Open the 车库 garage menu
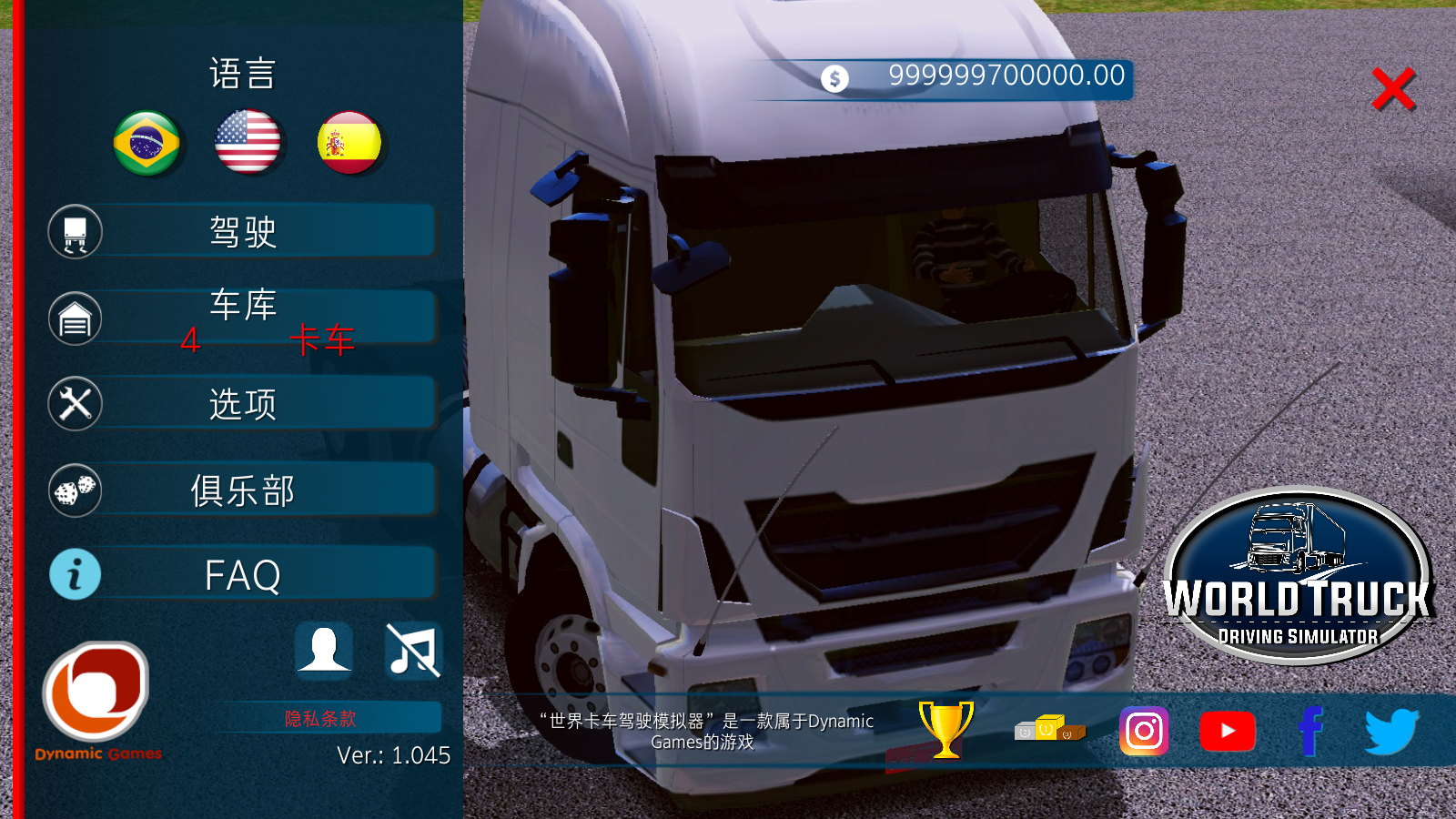Image resolution: width=1456 pixels, height=819 pixels. [244, 316]
